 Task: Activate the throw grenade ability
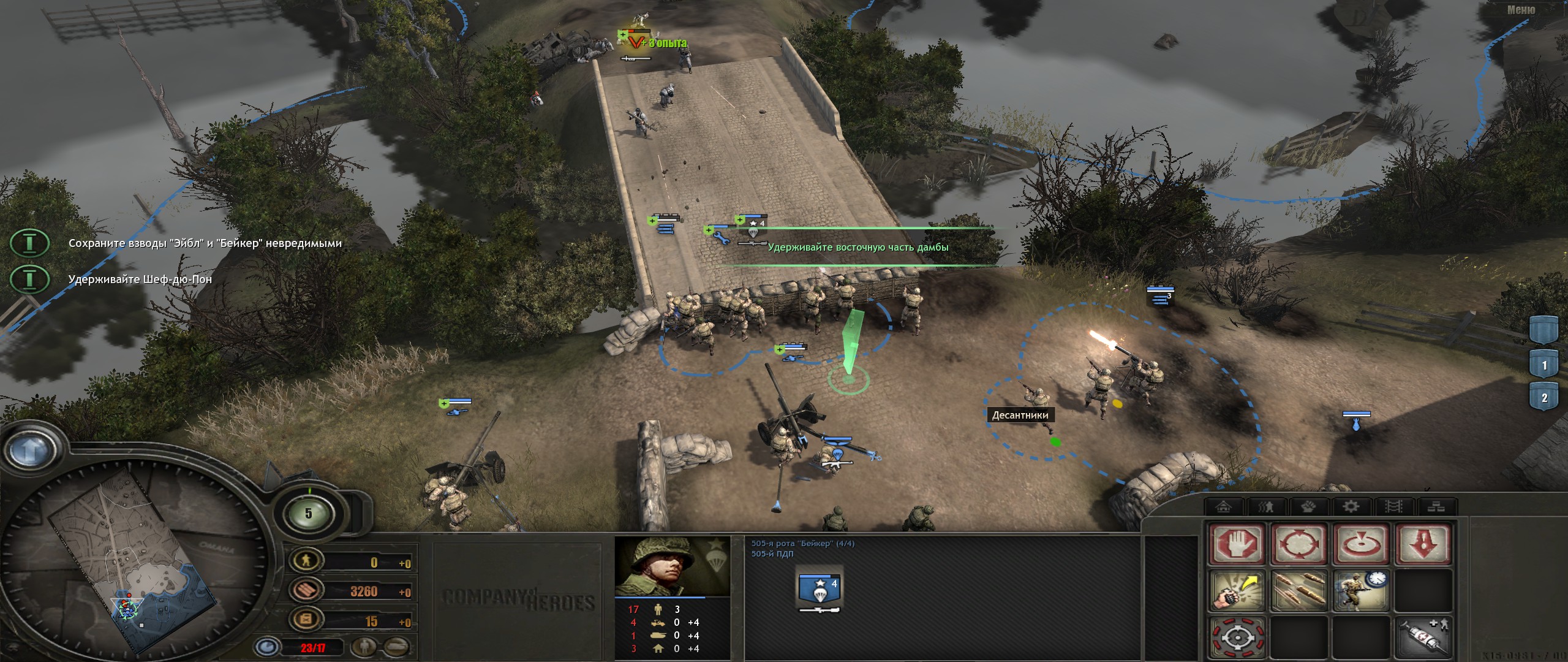[1237, 592]
